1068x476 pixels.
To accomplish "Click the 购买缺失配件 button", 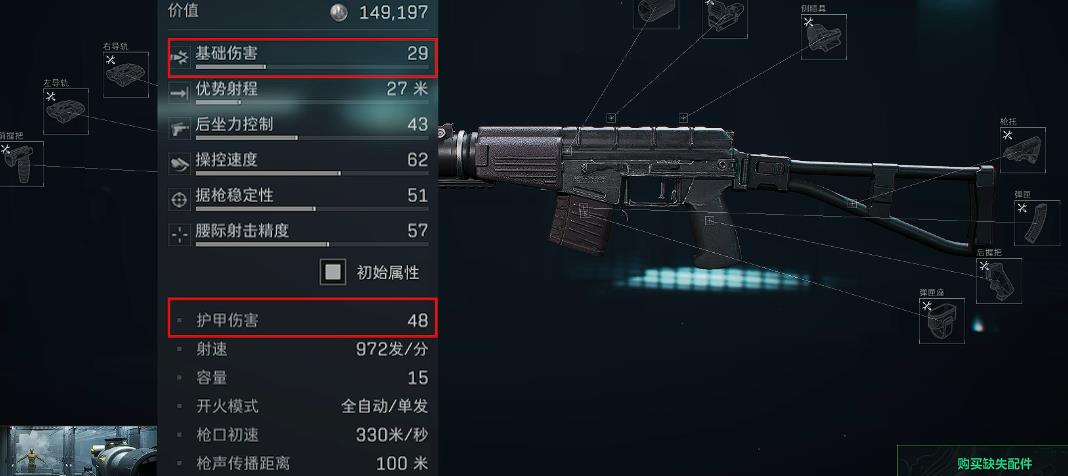I will (x=993, y=463).
